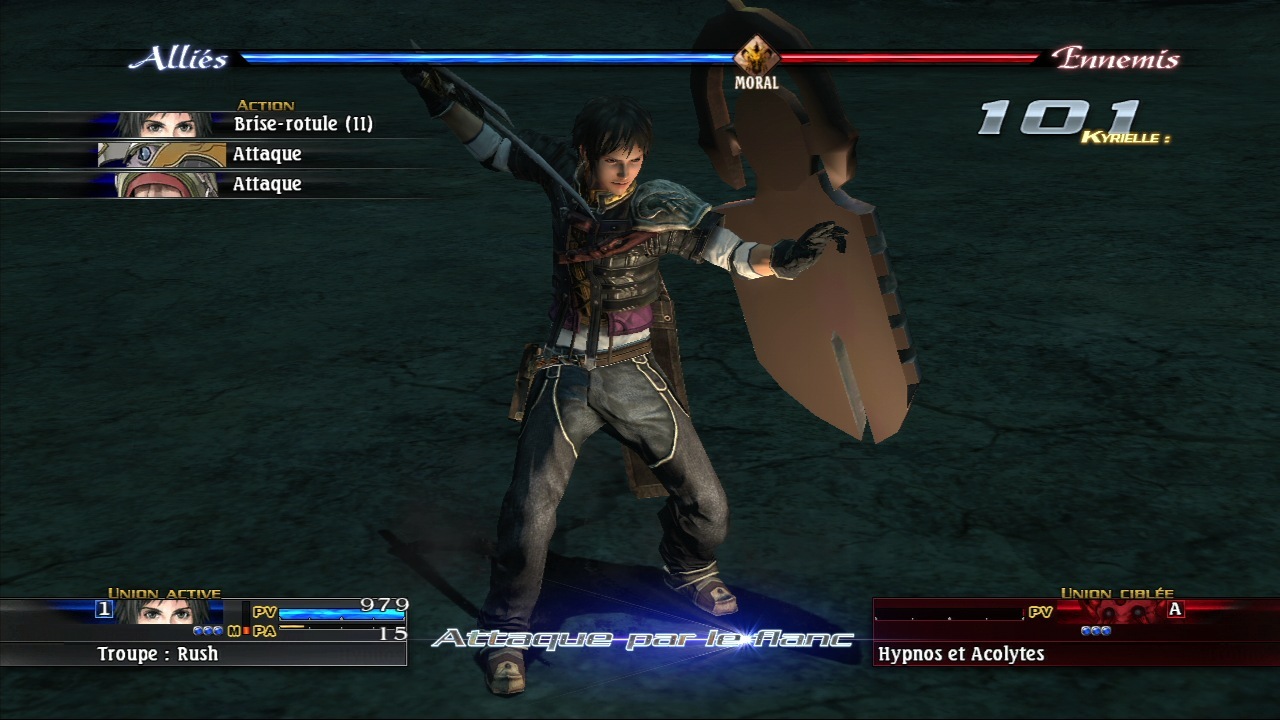Select the Troupe : Rush union label
This screenshot has width=1280, height=720.
(158, 654)
